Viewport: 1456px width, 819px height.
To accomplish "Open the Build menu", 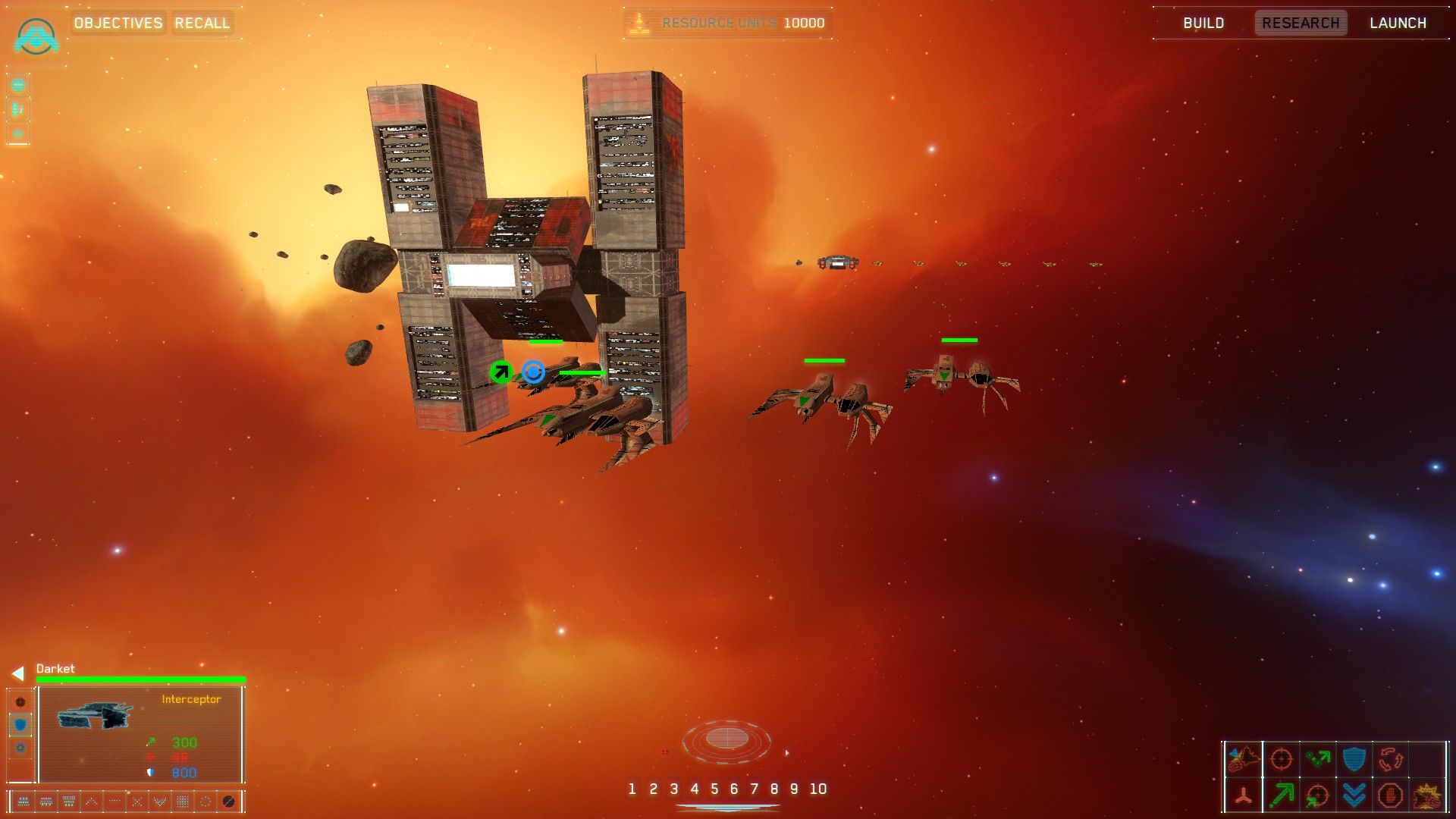I will [x=1203, y=23].
